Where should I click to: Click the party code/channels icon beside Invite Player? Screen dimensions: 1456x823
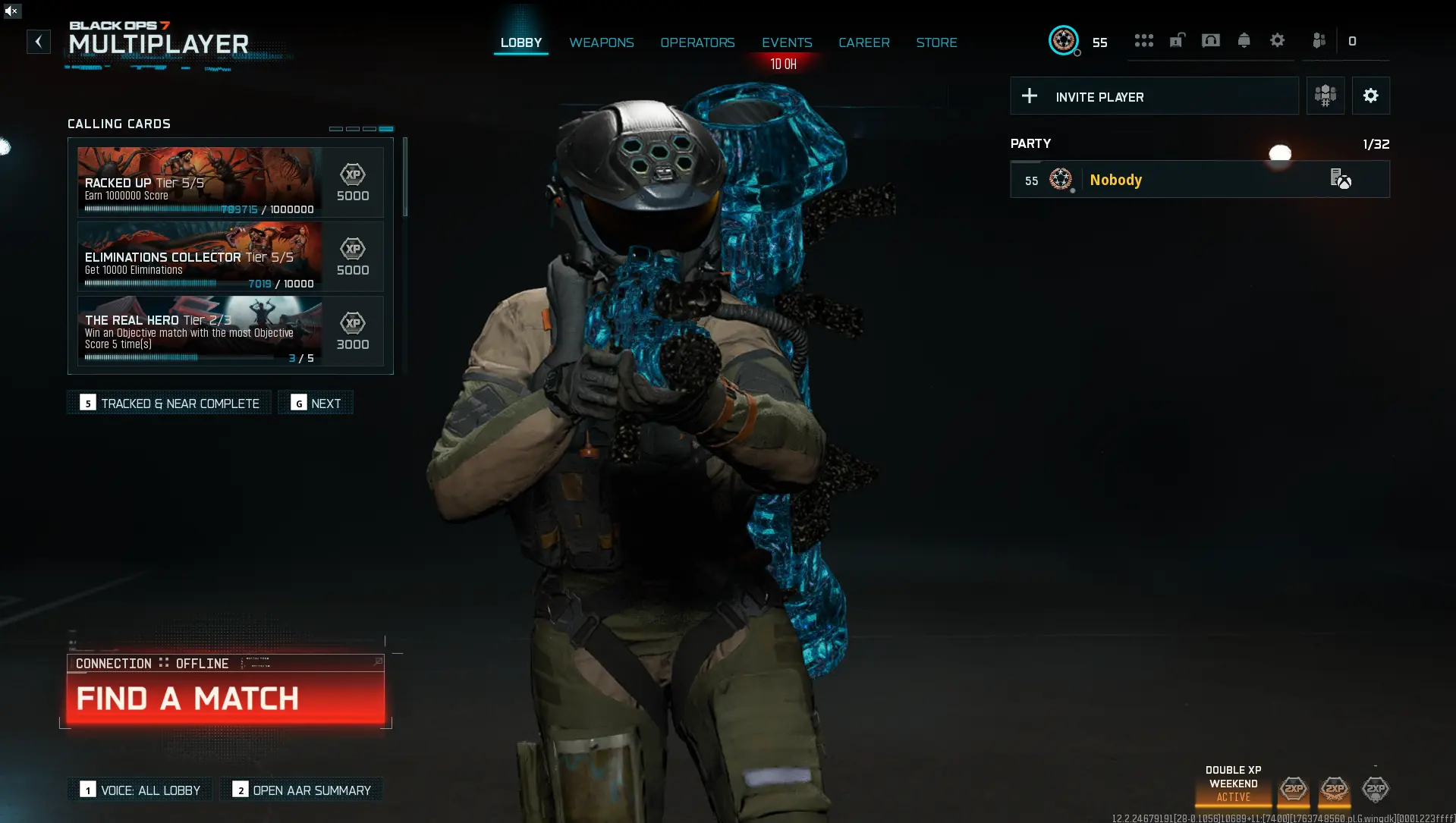tap(1325, 96)
